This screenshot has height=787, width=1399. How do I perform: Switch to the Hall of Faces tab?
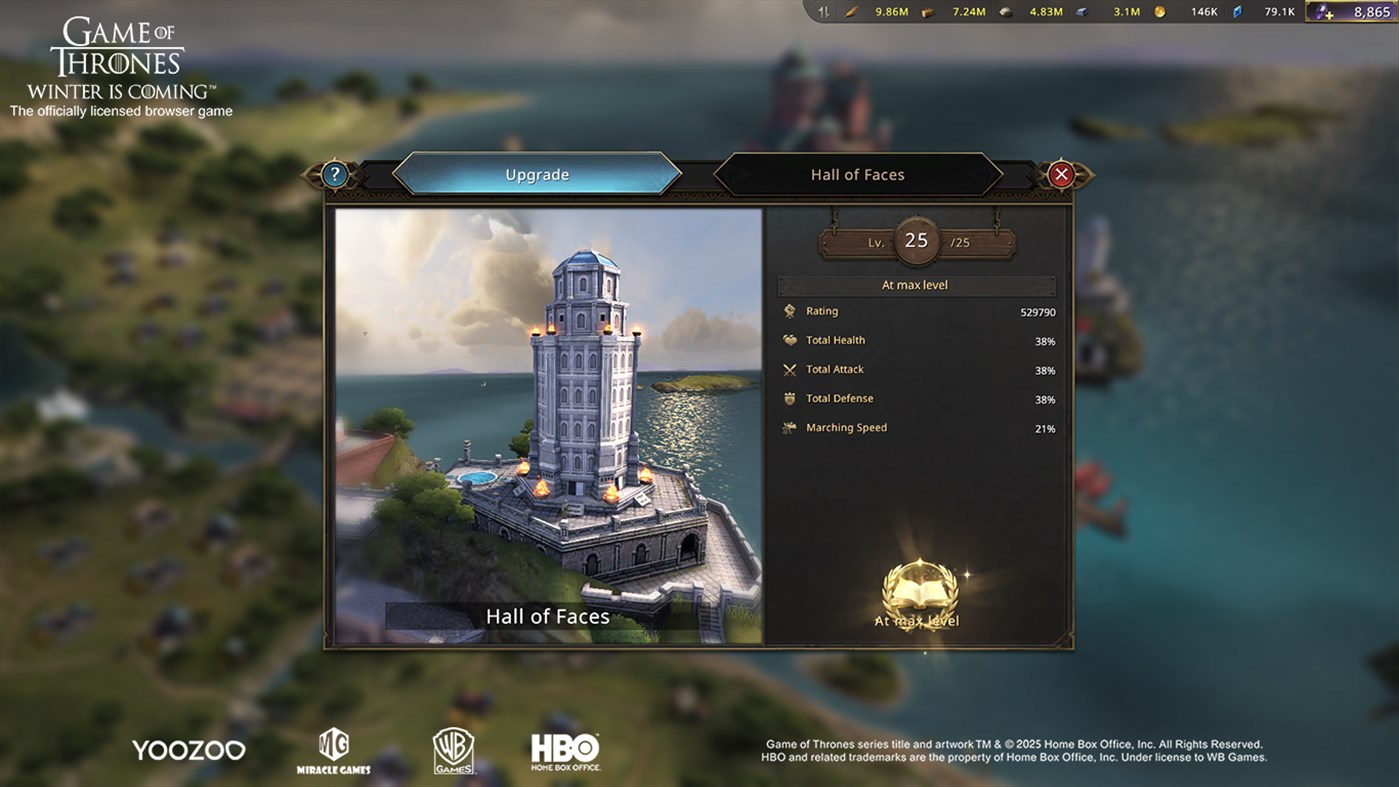(x=856, y=173)
